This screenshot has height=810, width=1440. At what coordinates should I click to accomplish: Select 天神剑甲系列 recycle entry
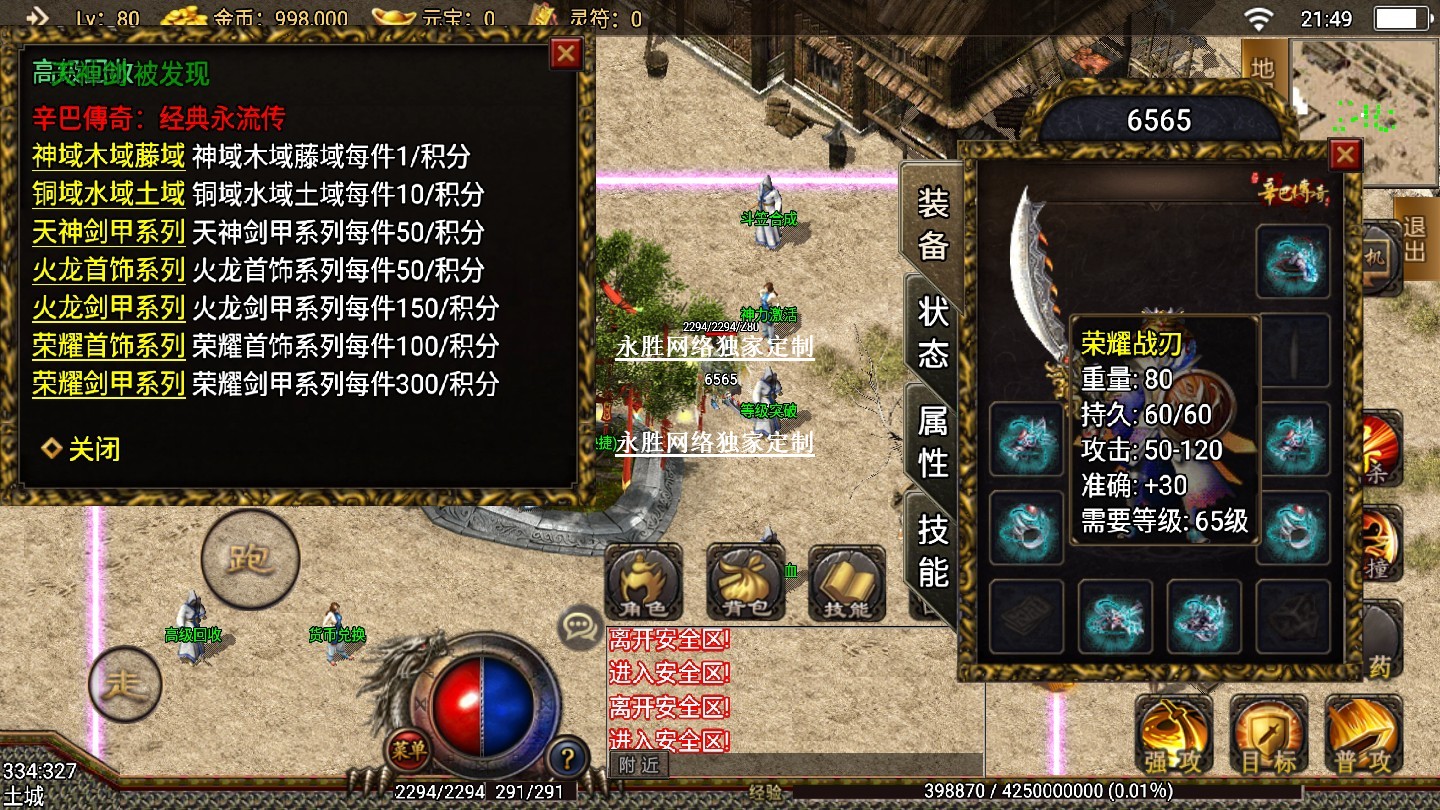(x=108, y=232)
